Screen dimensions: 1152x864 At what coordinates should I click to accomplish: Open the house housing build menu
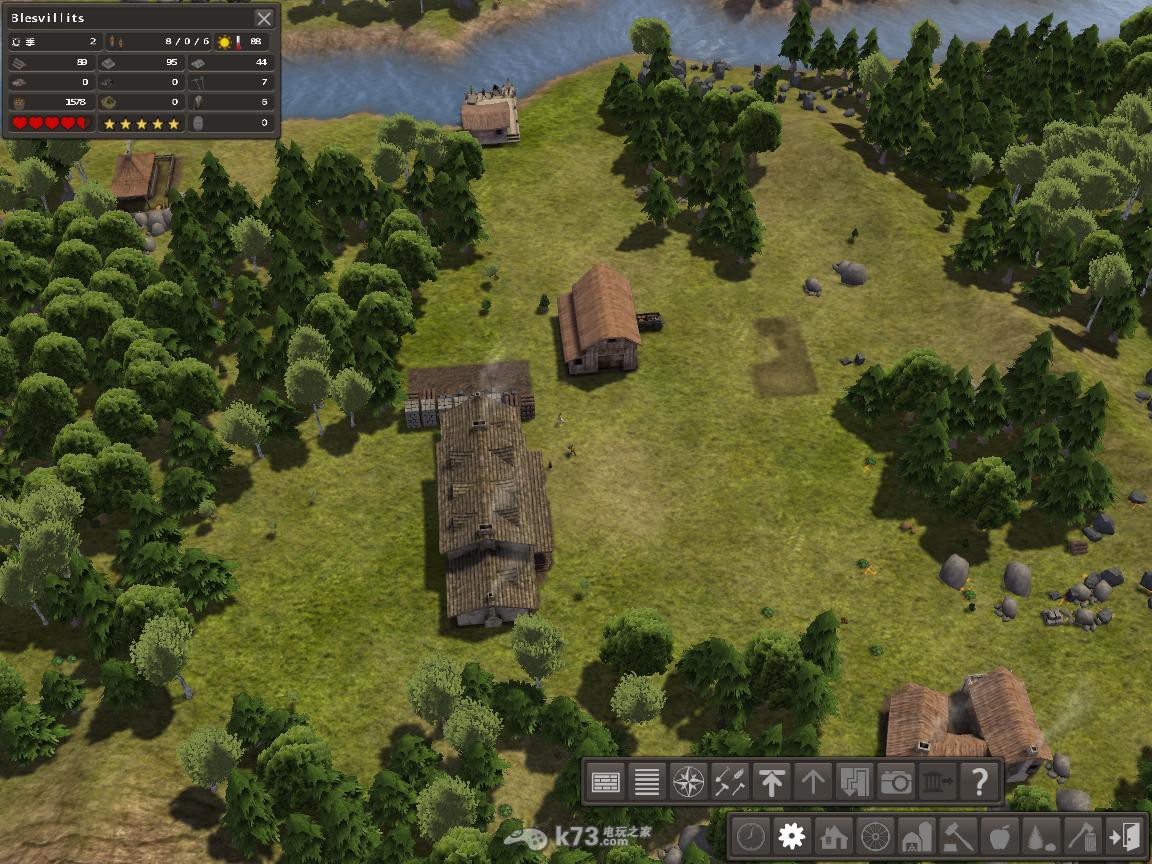point(833,835)
